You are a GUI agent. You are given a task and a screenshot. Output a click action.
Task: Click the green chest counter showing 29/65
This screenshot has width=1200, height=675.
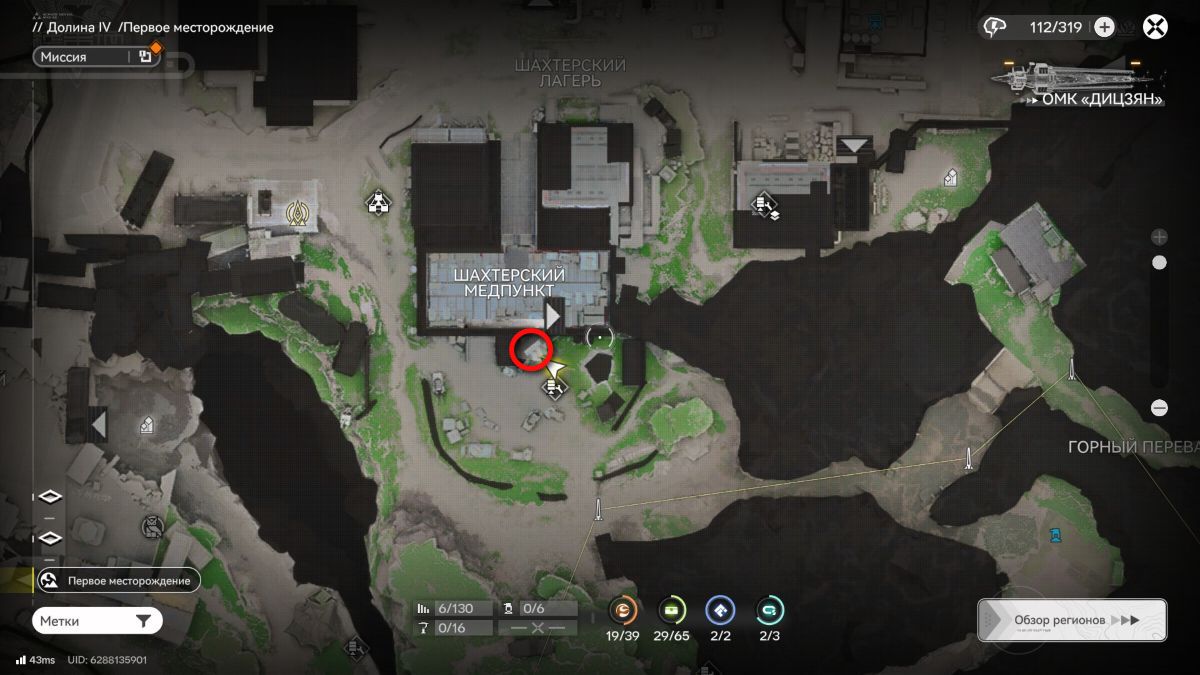click(x=673, y=610)
